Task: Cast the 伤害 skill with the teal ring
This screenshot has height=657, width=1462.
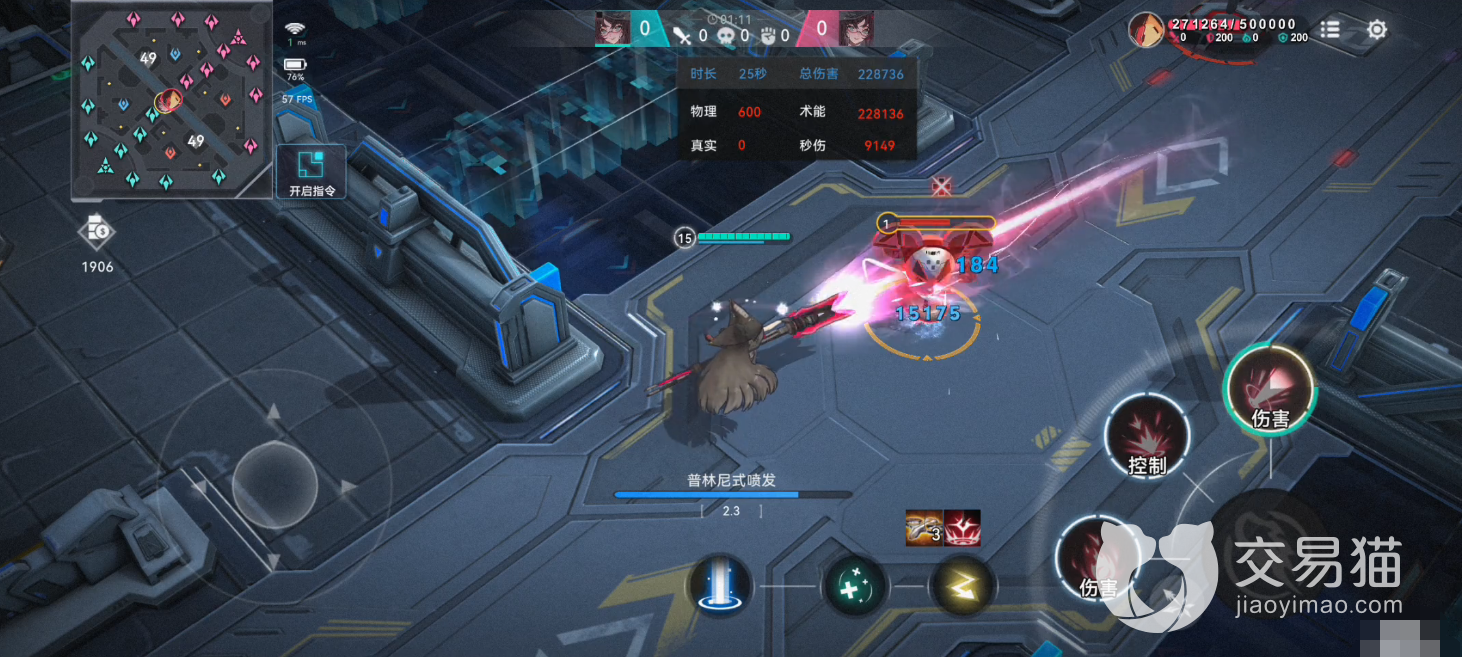Action: click(1269, 389)
